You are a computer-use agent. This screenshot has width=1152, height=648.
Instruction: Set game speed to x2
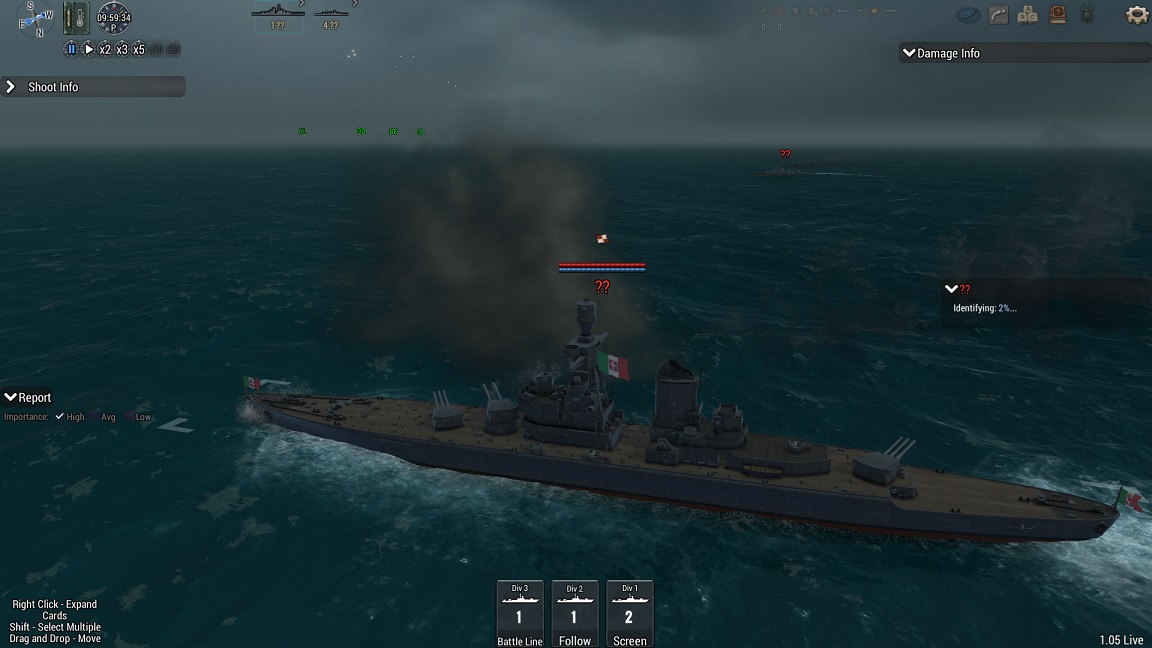pos(105,49)
